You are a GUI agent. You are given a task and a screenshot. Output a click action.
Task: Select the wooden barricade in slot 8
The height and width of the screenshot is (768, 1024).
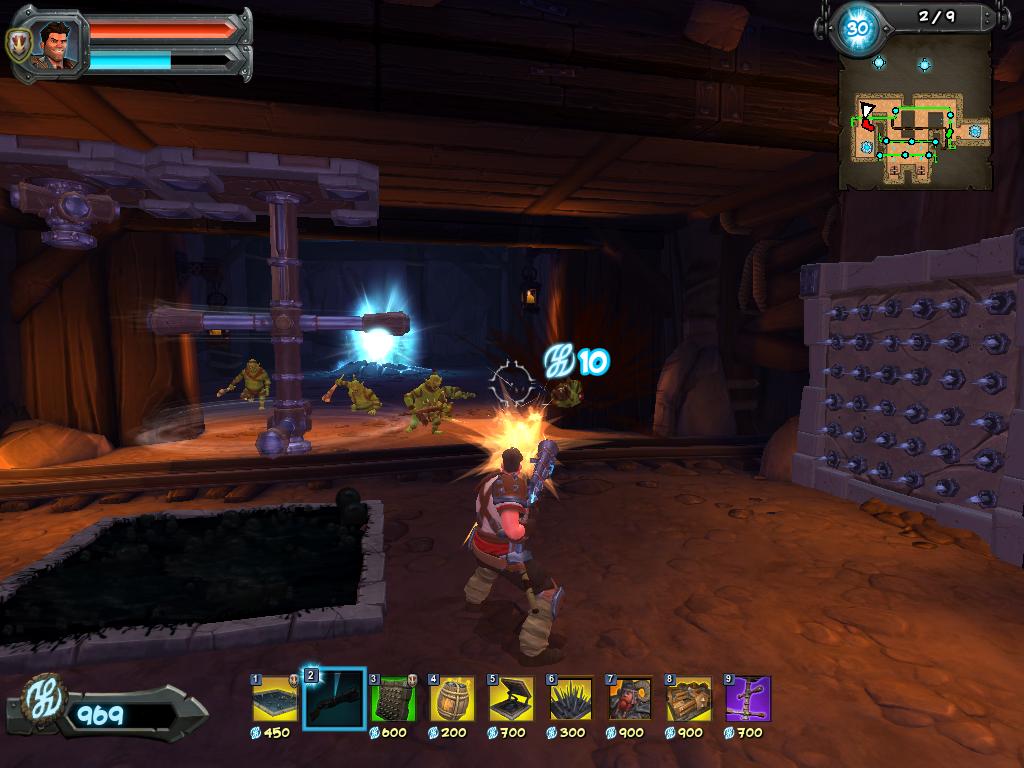click(688, 699)
